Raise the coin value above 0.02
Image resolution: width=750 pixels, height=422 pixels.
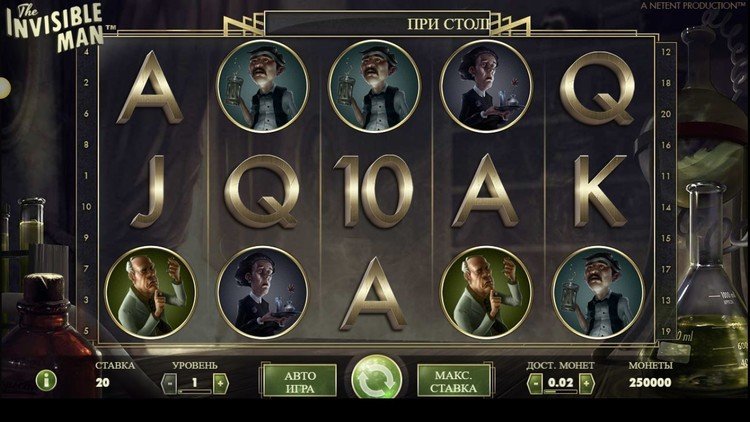(587, 382)
